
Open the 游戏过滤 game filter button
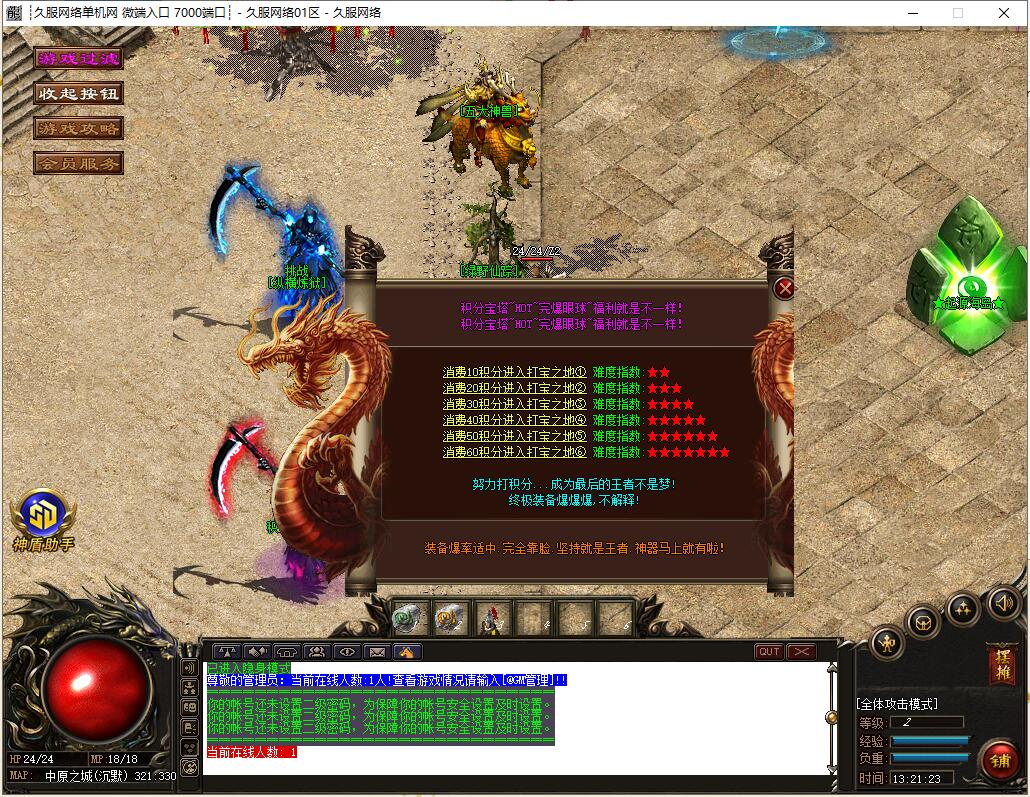click(x=78, y=59)
